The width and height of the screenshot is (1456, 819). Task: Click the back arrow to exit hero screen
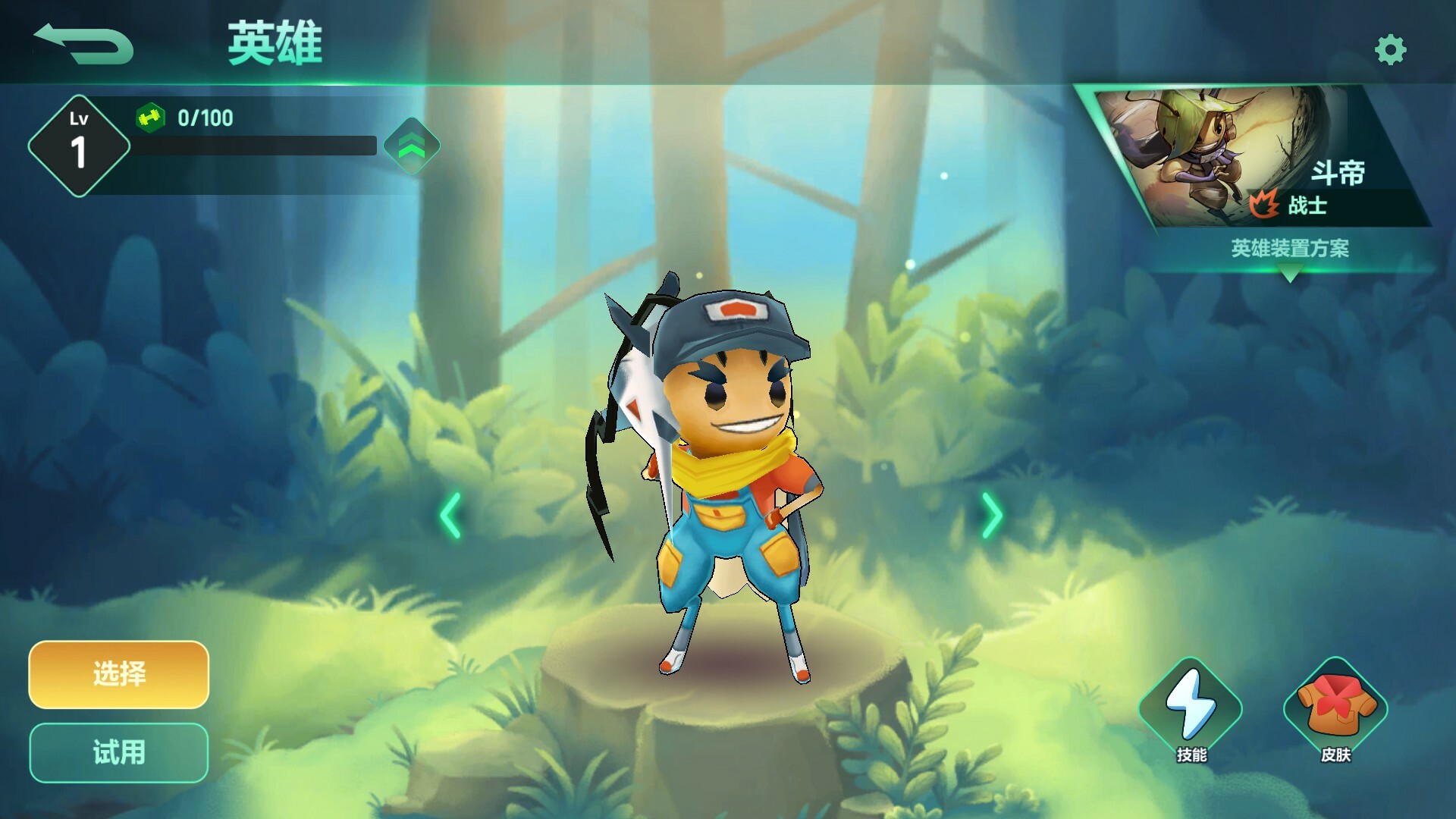click(x=83, y=42)
